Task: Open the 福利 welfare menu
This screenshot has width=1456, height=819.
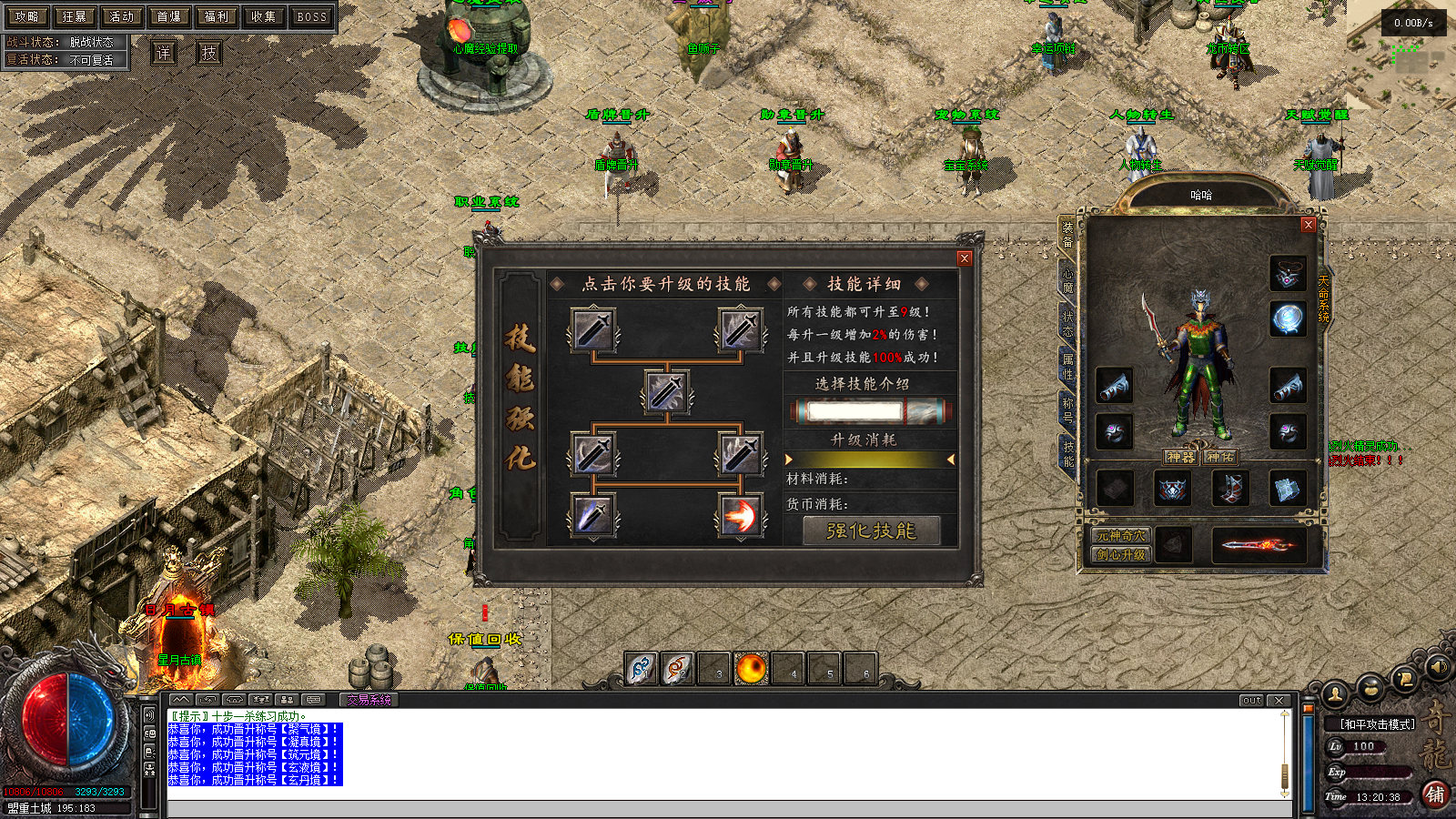Action: (217, 16)
